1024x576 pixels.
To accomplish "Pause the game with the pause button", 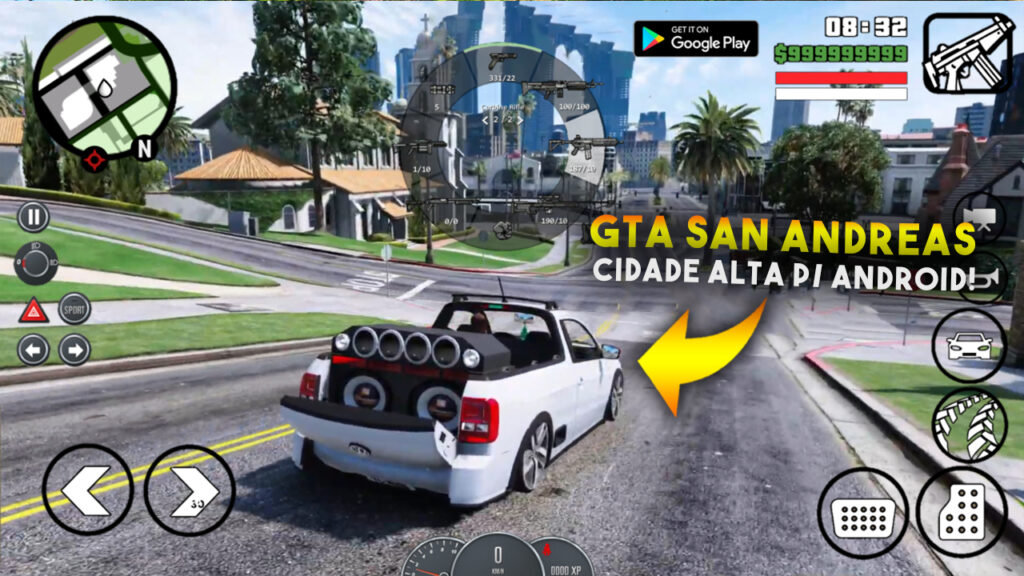I will pos(33,216).
